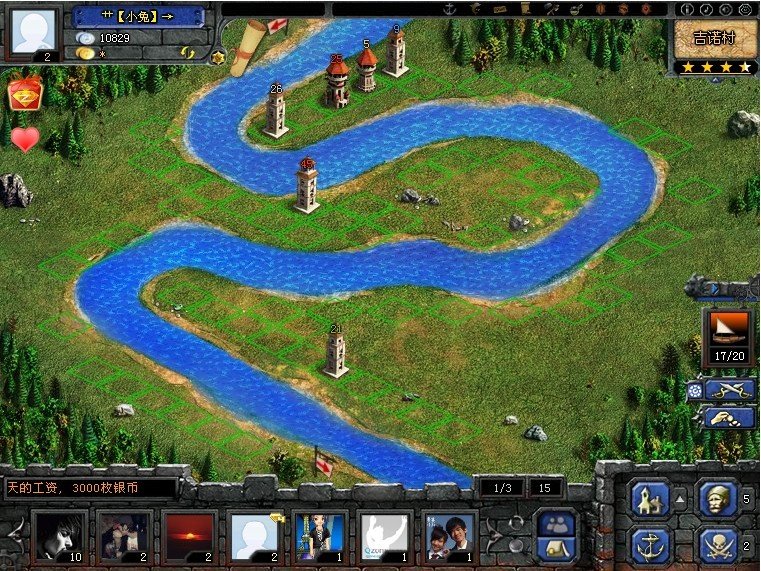Click the red gift envelope icon
Screen dimensions: 761x571
(24, 95)
